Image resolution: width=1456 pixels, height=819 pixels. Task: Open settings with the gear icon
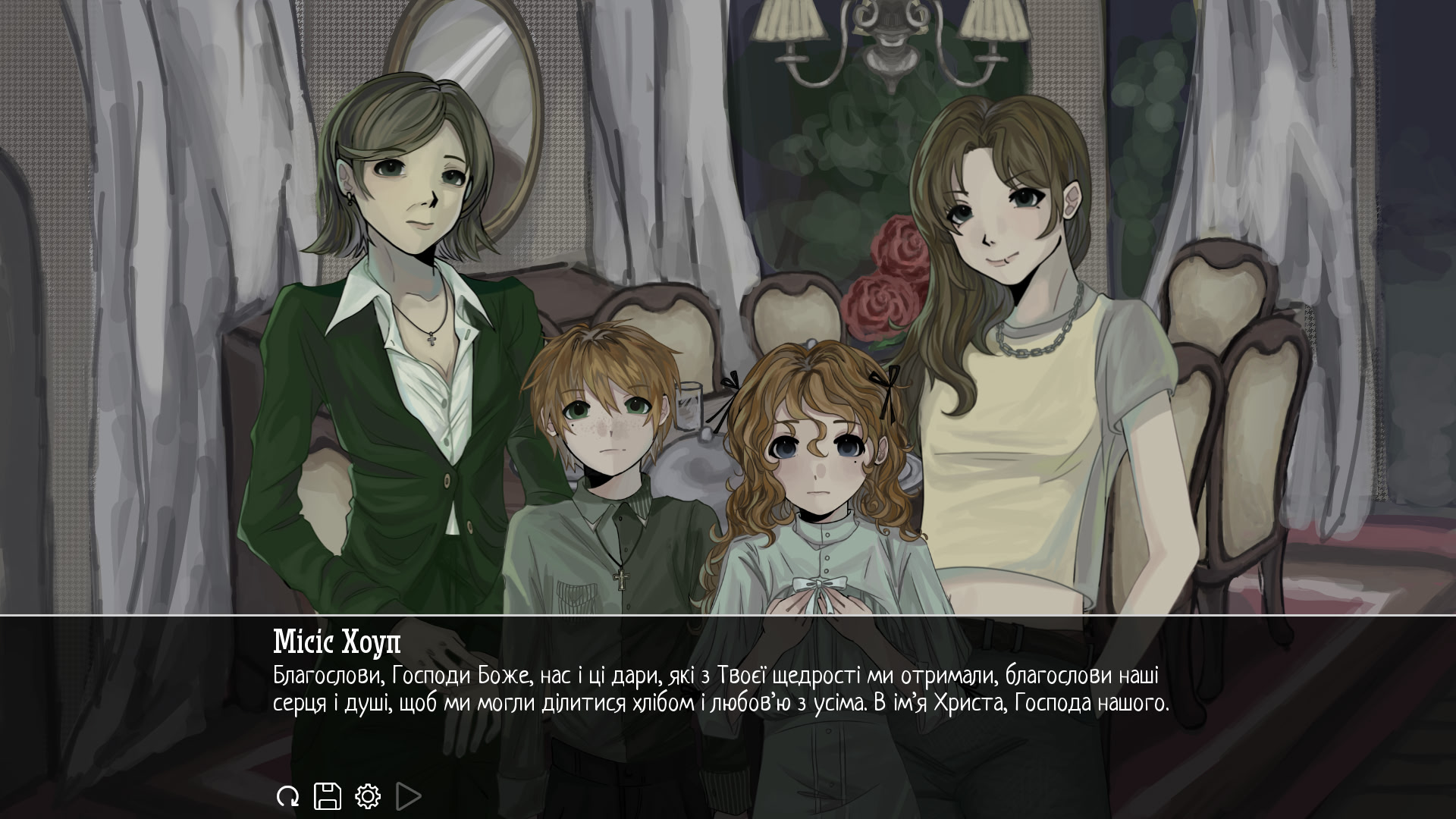(x=368, y=796)
